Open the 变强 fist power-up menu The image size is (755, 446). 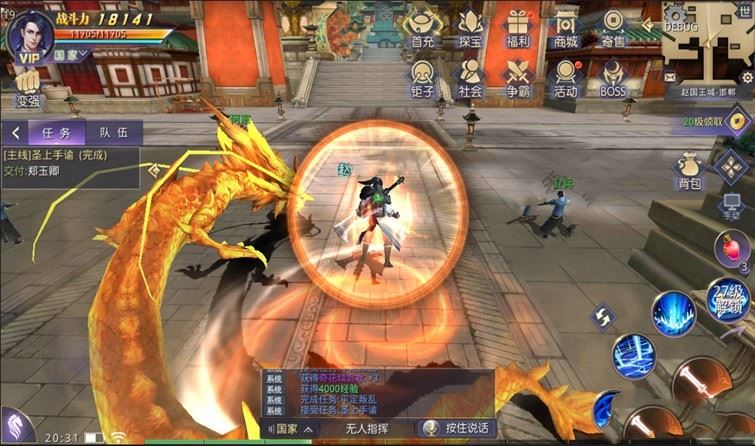point(27,87)
